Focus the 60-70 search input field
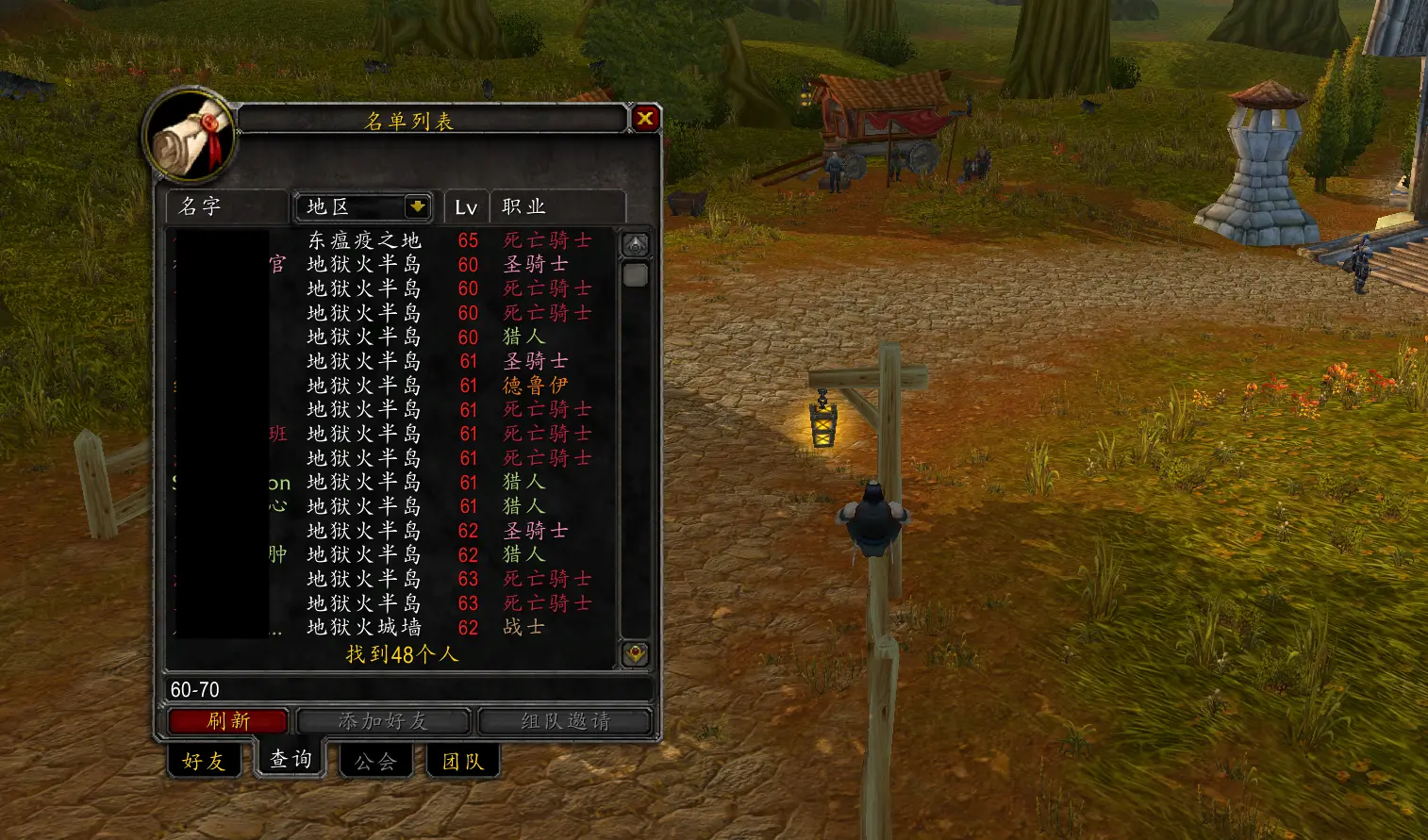 click(406, 689)
